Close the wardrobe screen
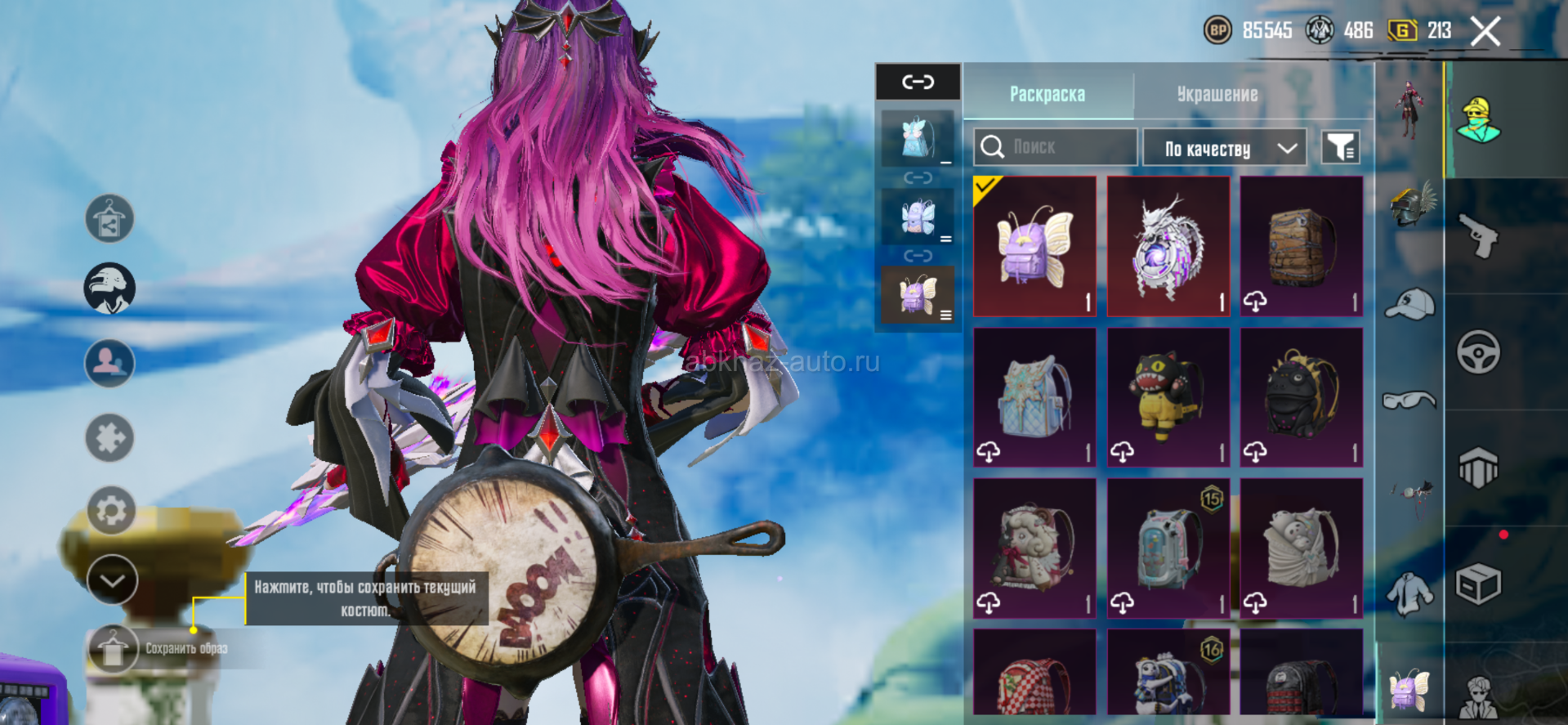This screenshot has width=1568, height=725. [1485, 32]
